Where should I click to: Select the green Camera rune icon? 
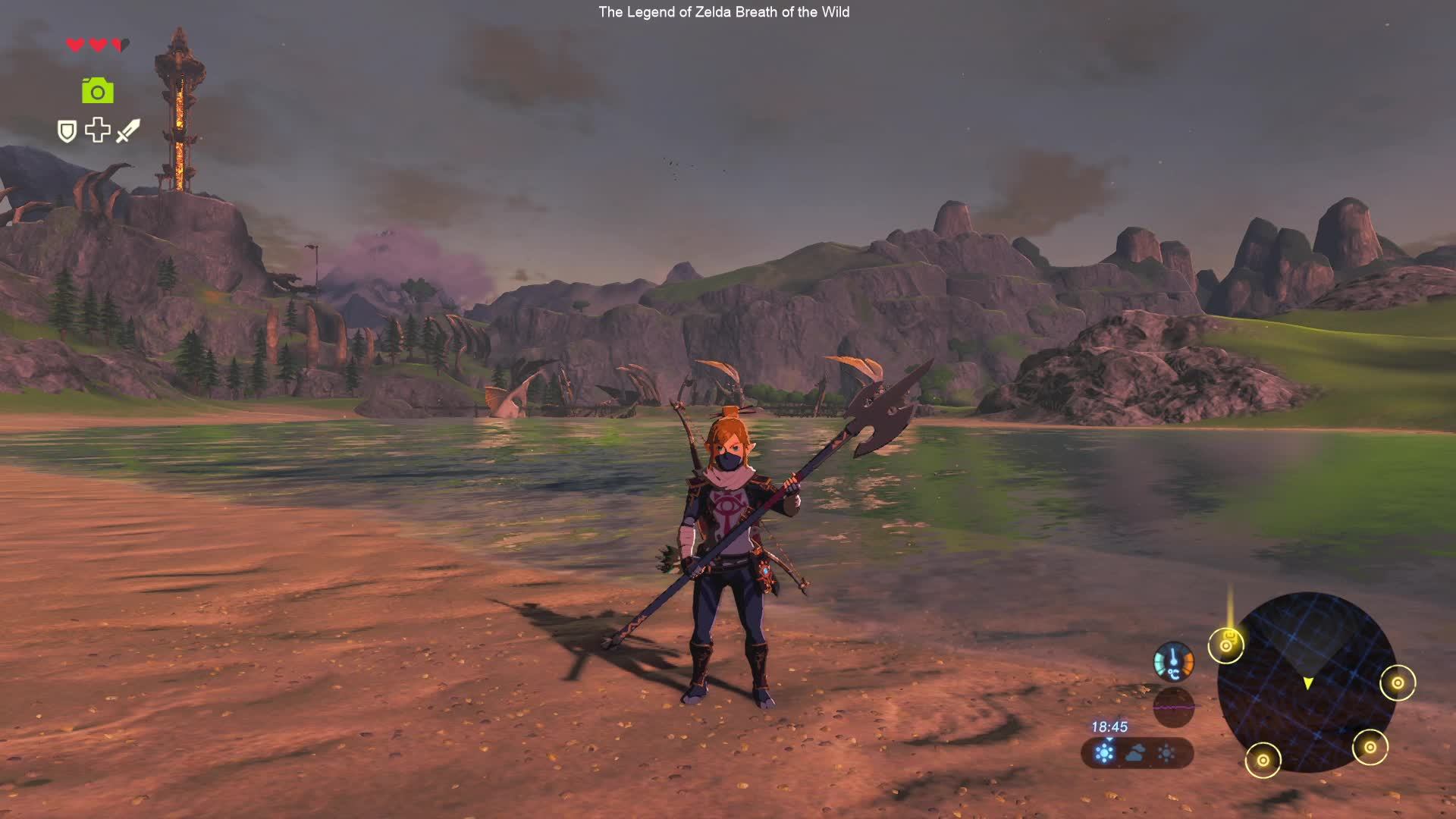[x=98, y=91]
